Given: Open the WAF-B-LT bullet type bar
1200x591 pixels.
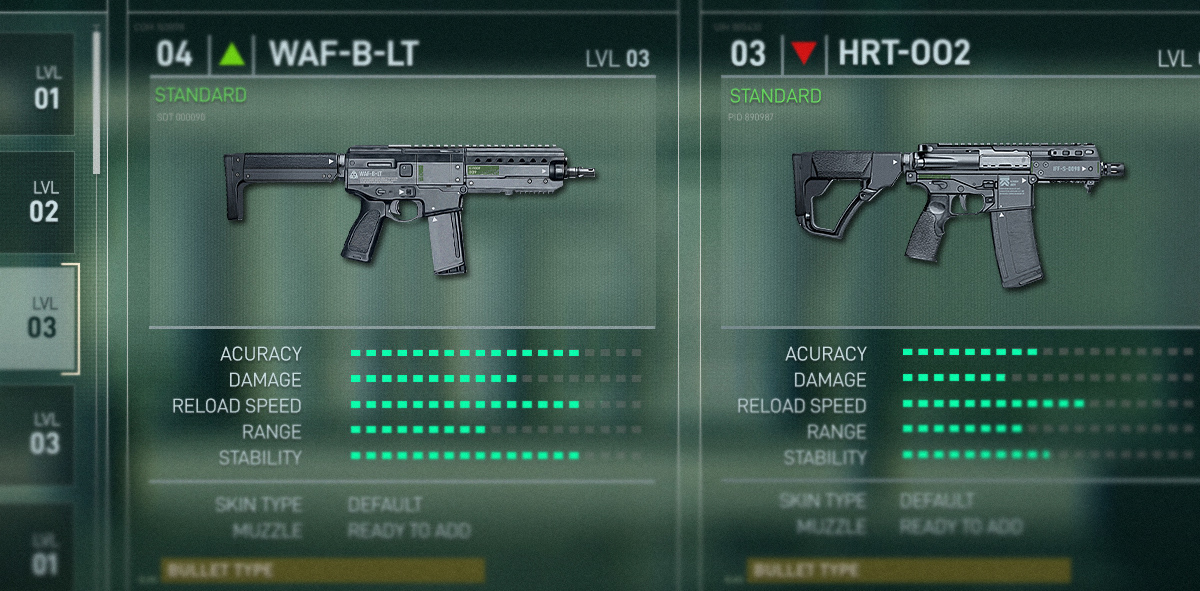Looking at the screenshot, I should click(x=322, y=571).
